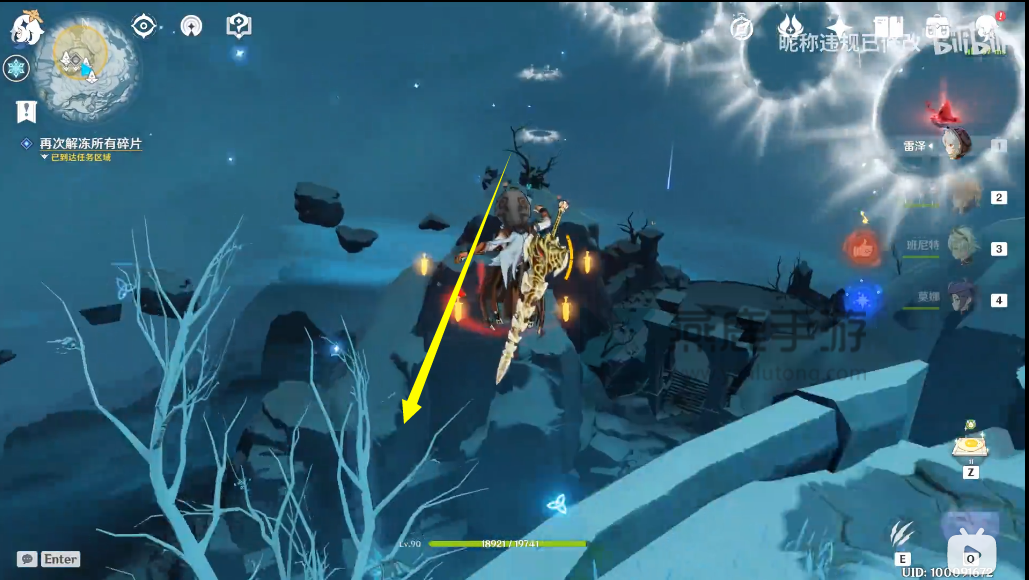The height and width of the screenshot is (580, 1029).
Task: Open the four-pointed star Wish icon
Action: [840, 28]
